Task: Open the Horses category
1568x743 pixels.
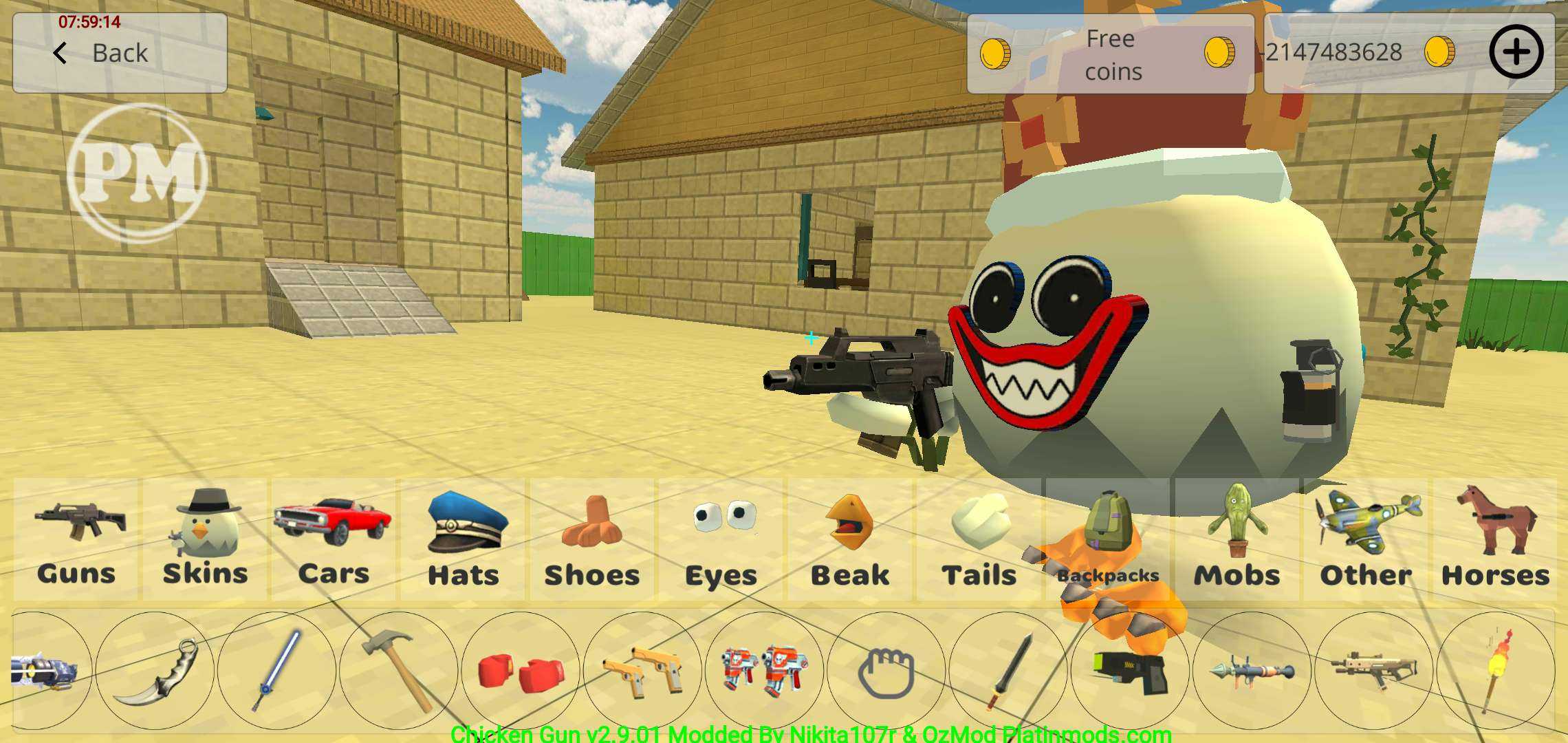Action: coord(1495,540)
